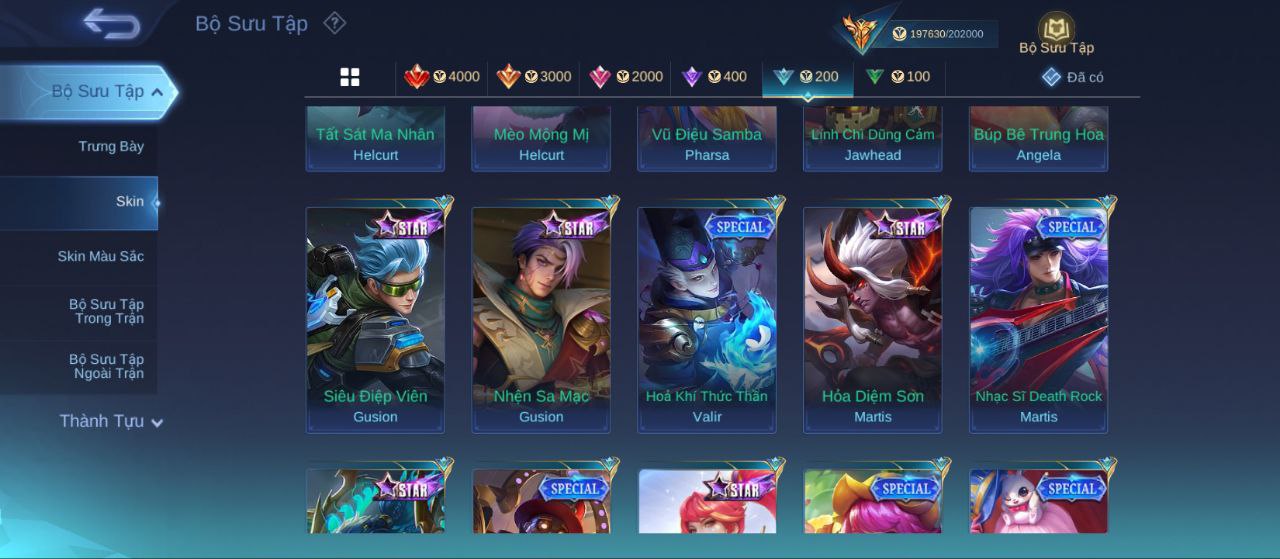Select Gusion's Siêu Điệp Viên skin card
This screenshot has height=559, width=1280.
(x=375, y=319)
